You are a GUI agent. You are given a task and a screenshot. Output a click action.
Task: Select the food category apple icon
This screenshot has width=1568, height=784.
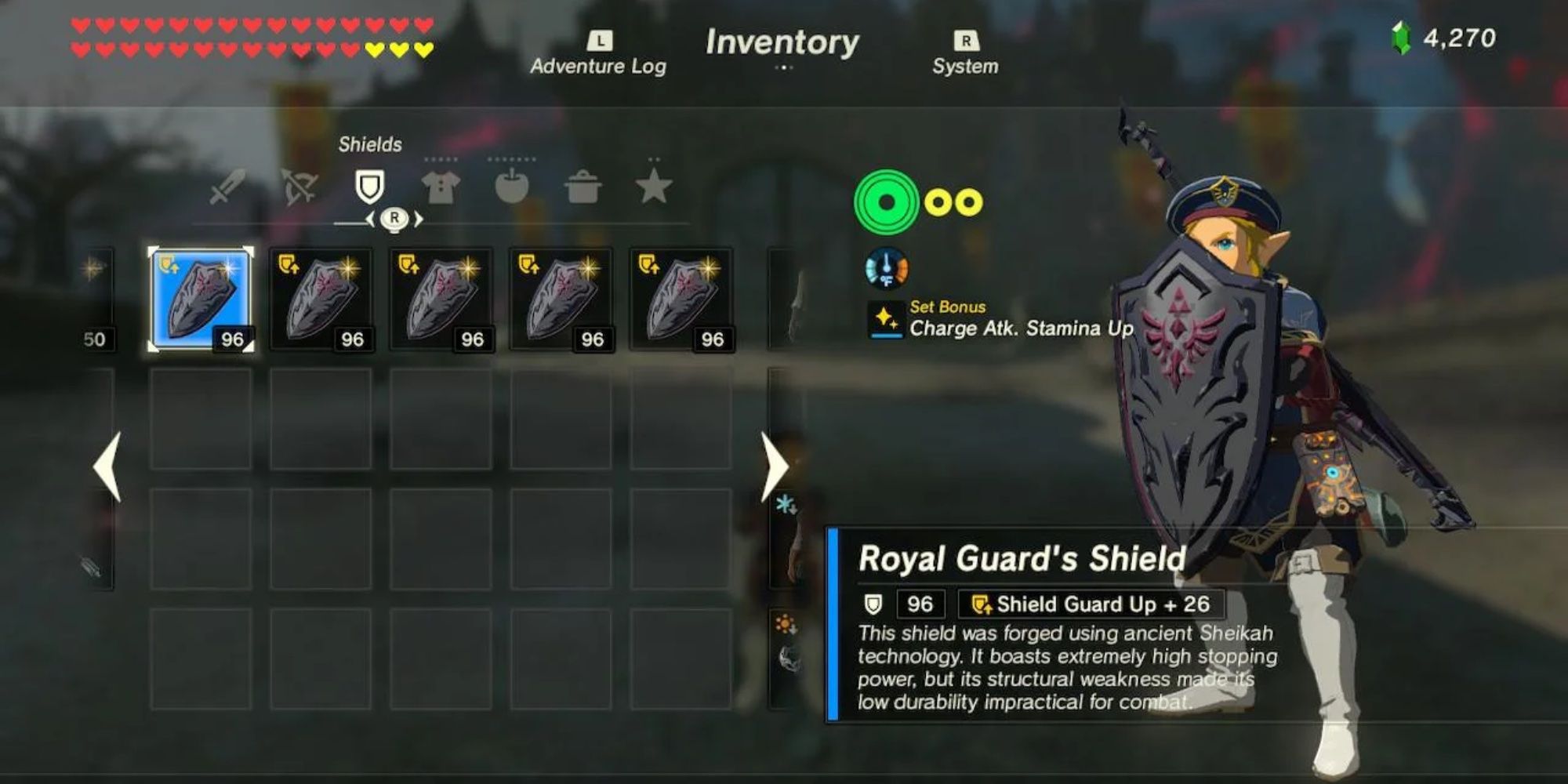point(511,187)
